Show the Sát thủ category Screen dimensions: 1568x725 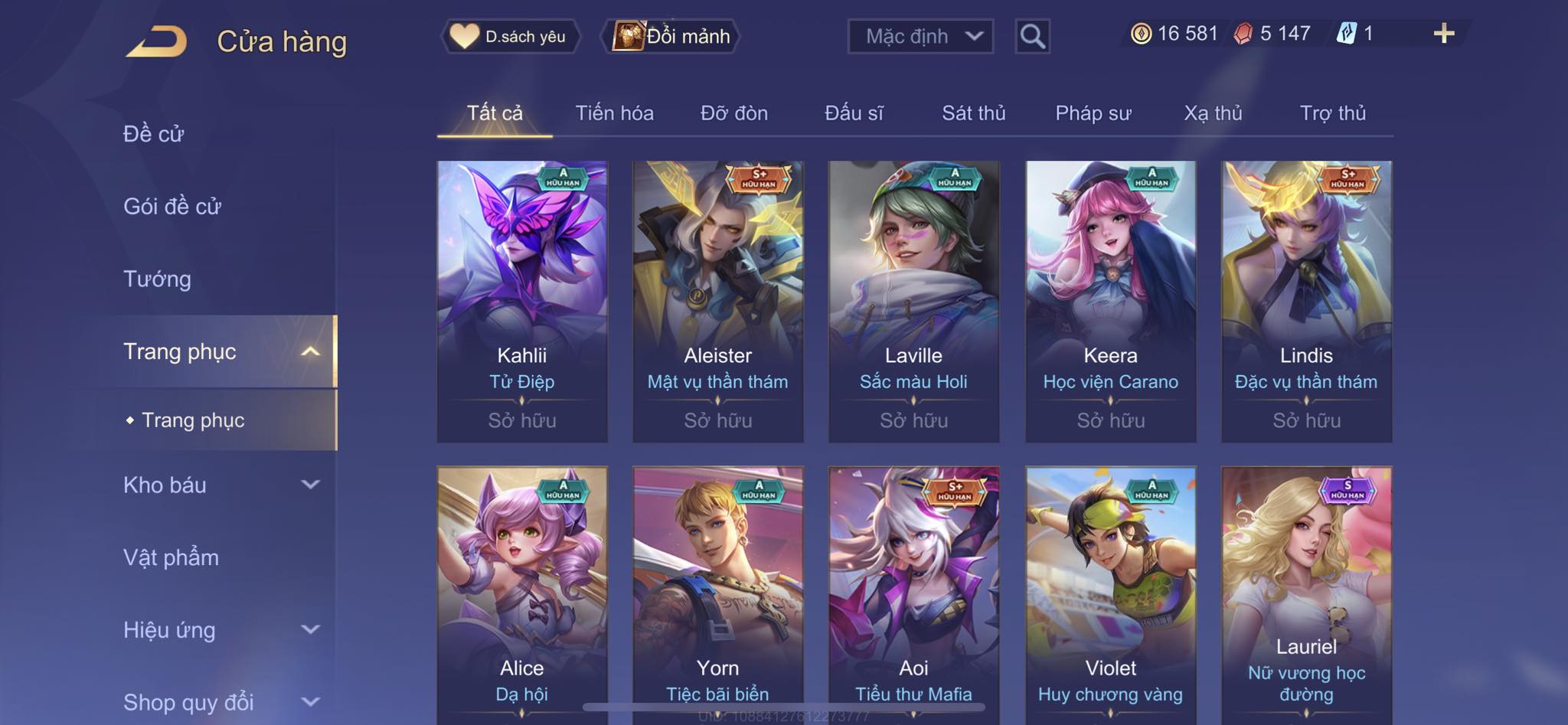click(973, 113)
